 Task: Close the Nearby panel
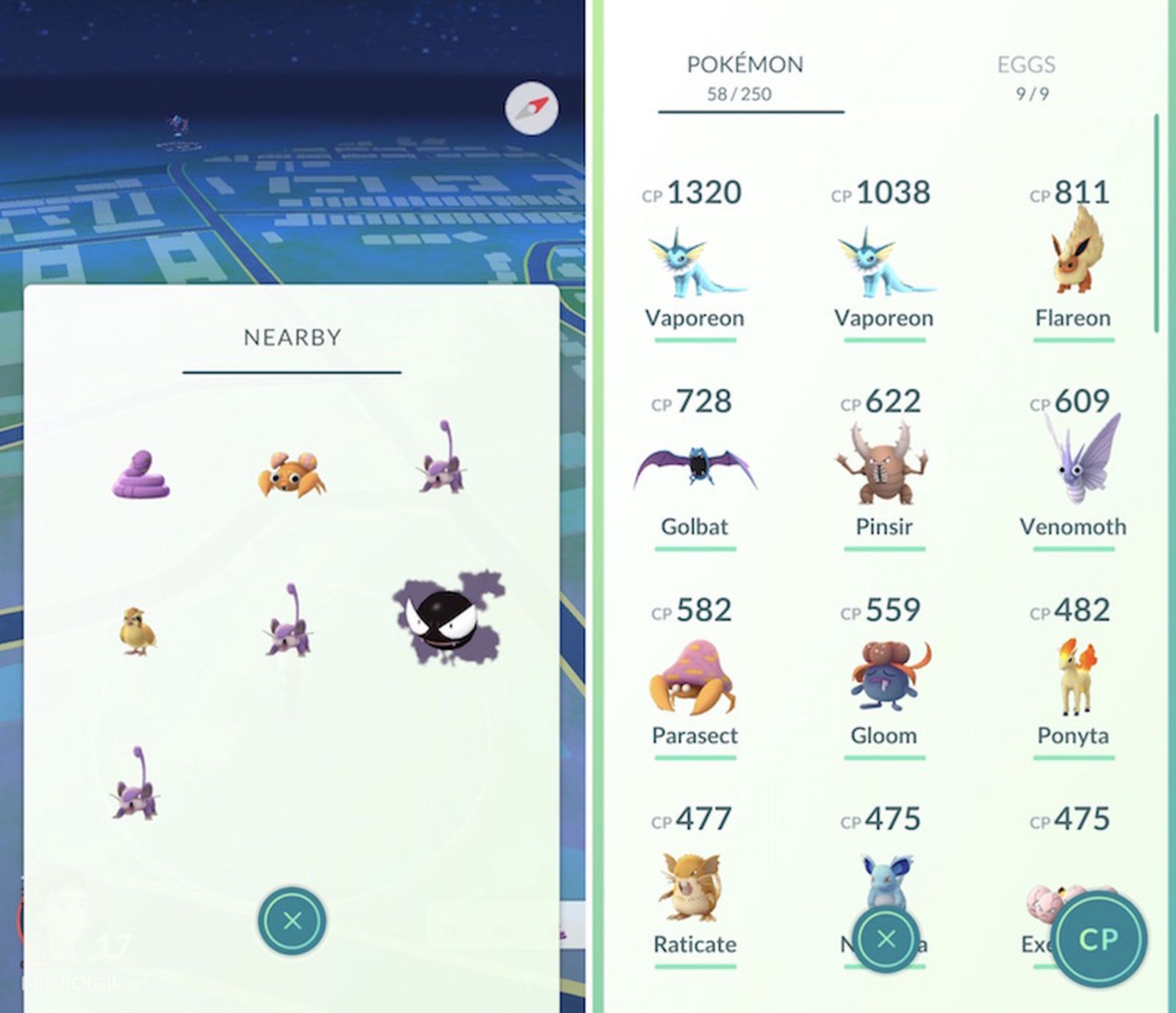click(292, 921)
